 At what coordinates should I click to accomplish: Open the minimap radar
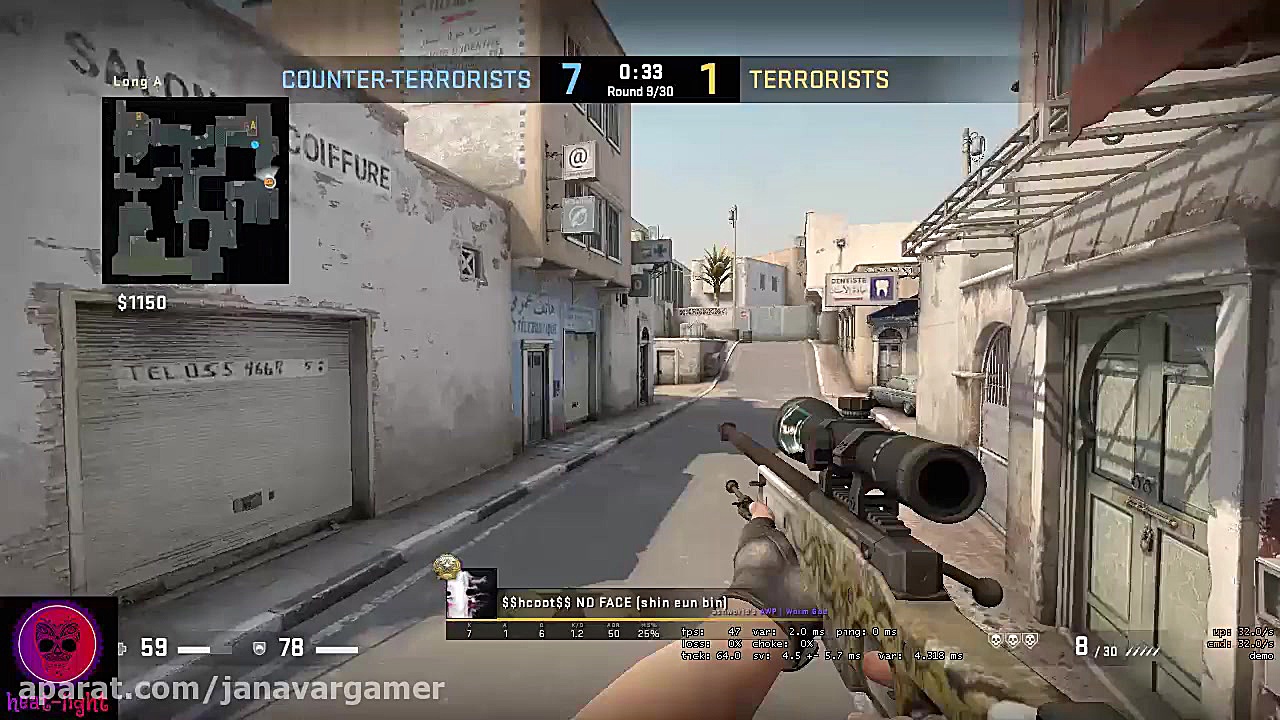tap(195, 190)
